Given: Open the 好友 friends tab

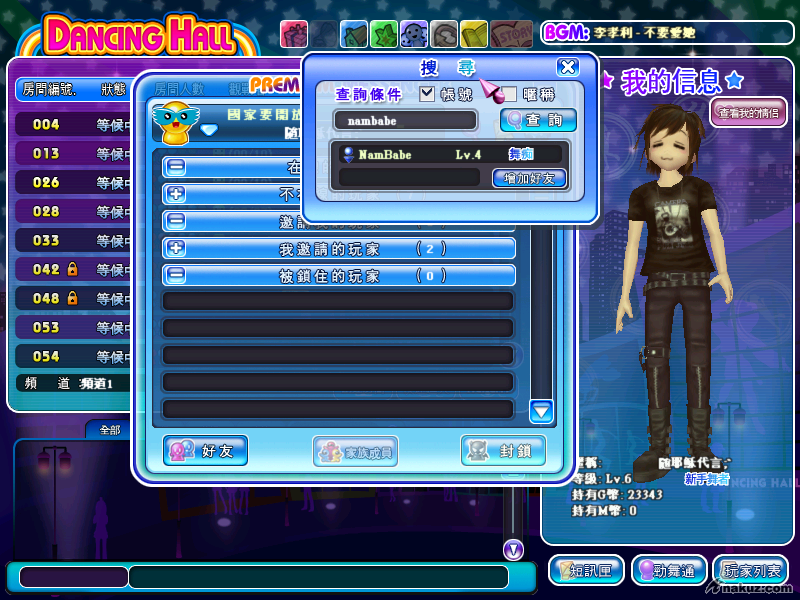Looking at the screenshot, I should tap(205, 450).
